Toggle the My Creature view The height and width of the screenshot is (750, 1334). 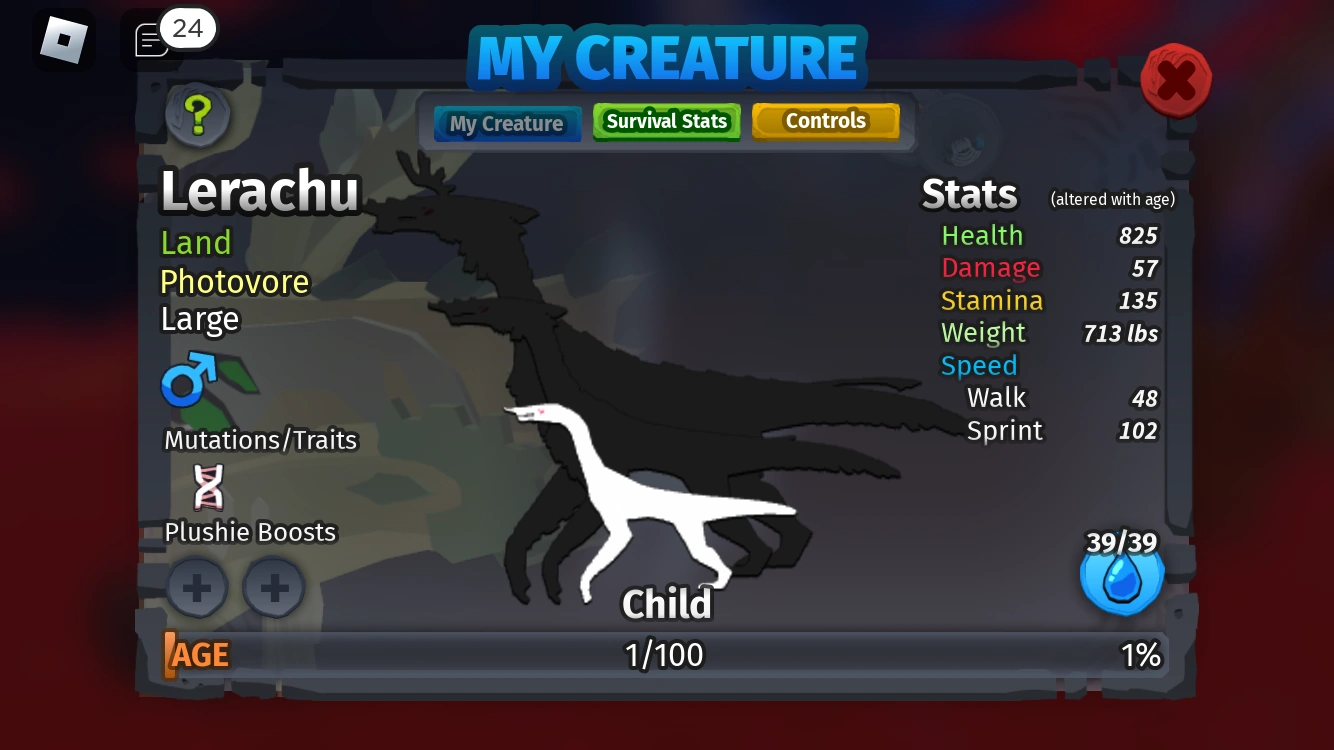coord(507,123)
